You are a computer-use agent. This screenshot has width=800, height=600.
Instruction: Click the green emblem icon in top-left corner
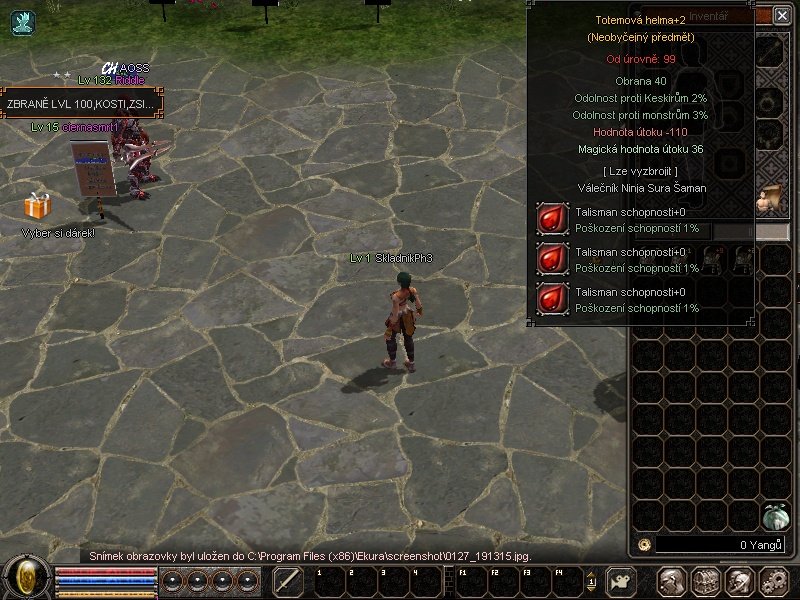(23, 23)
